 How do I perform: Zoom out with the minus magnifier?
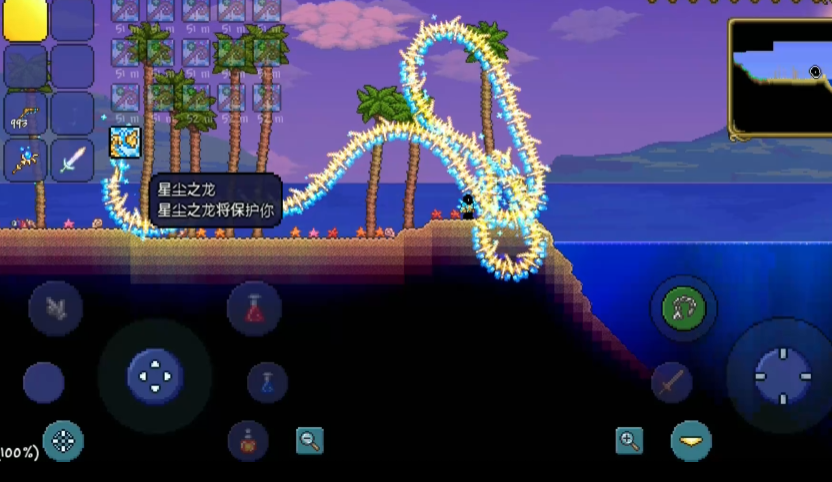coord(310,440)
